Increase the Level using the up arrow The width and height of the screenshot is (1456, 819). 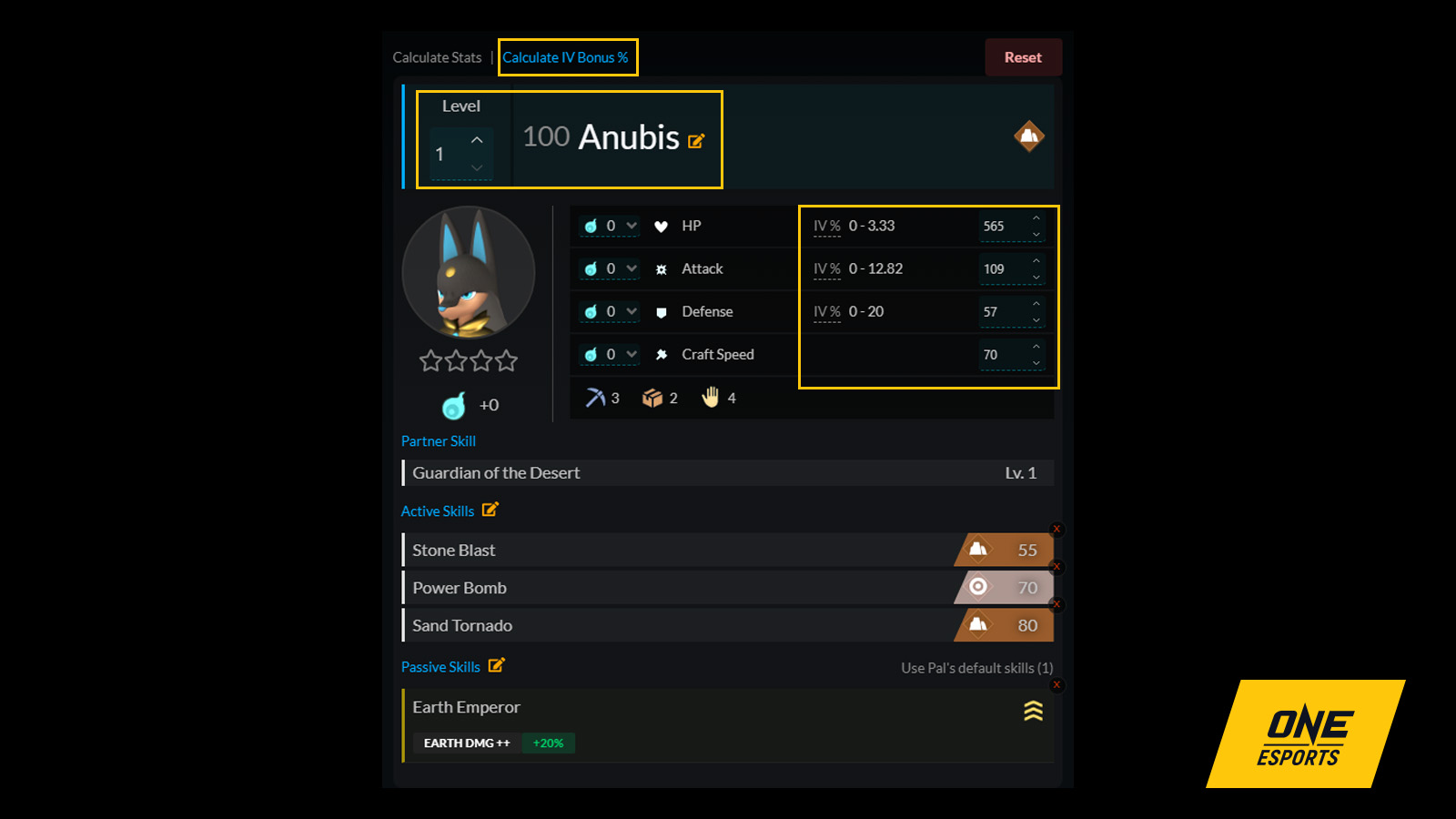475,139
